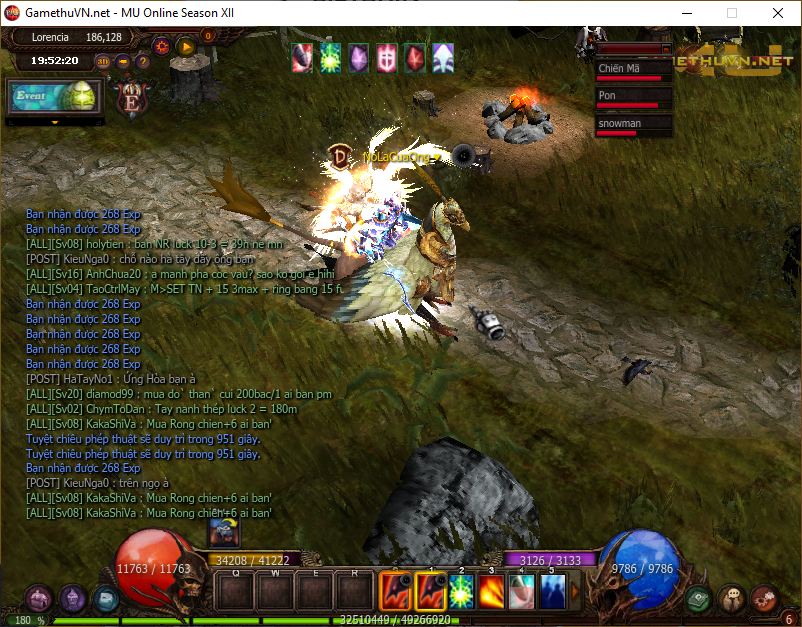Select party member snowman
The height and width of the screenshot is (627, 802).
(633, 124)
